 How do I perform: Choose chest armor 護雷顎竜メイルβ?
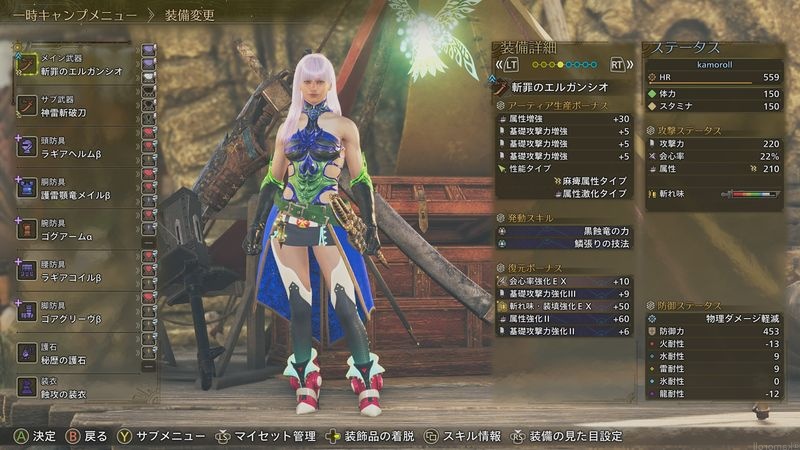pos(75,188)
